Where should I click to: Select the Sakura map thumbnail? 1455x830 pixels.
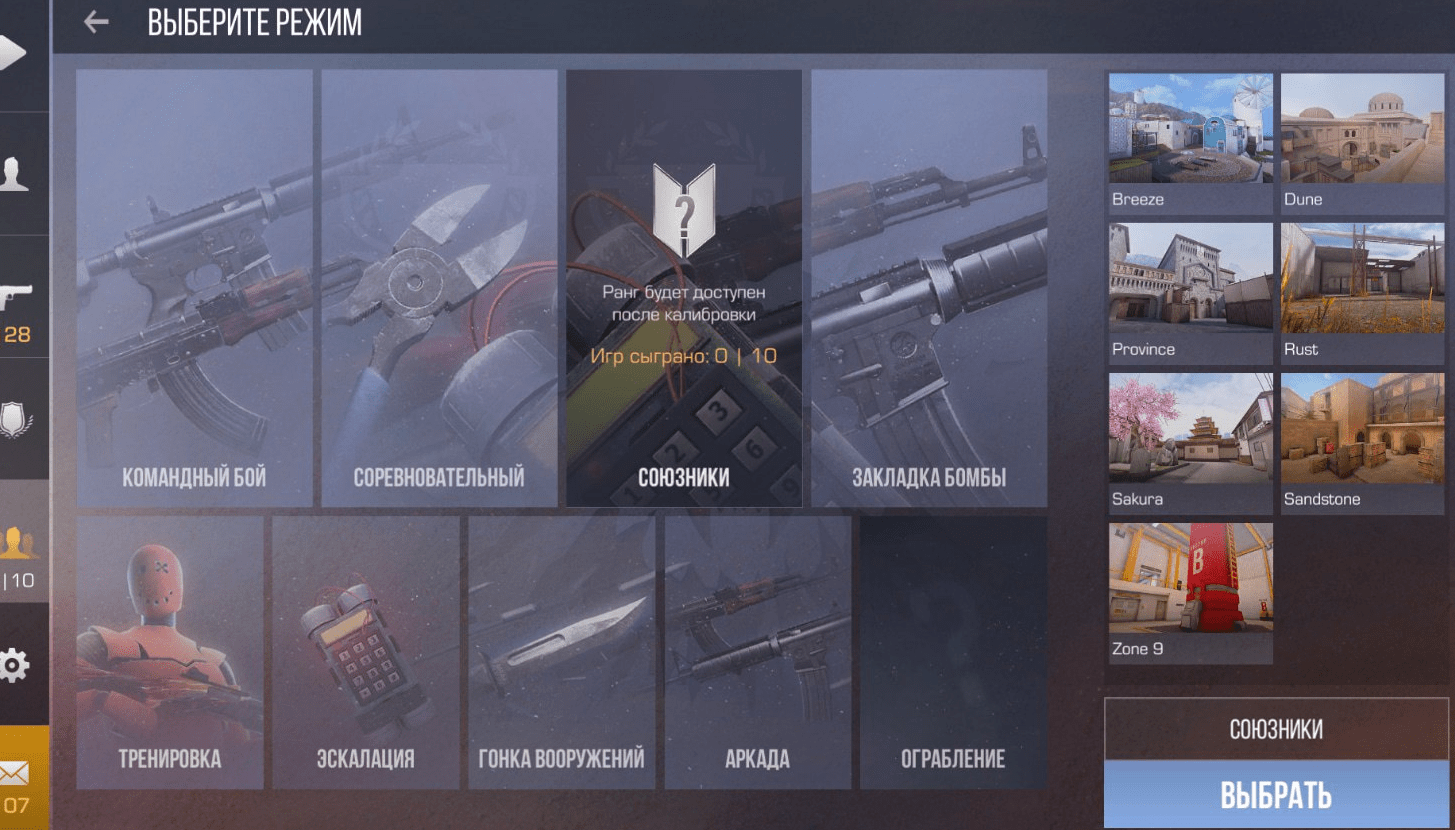1190,441
